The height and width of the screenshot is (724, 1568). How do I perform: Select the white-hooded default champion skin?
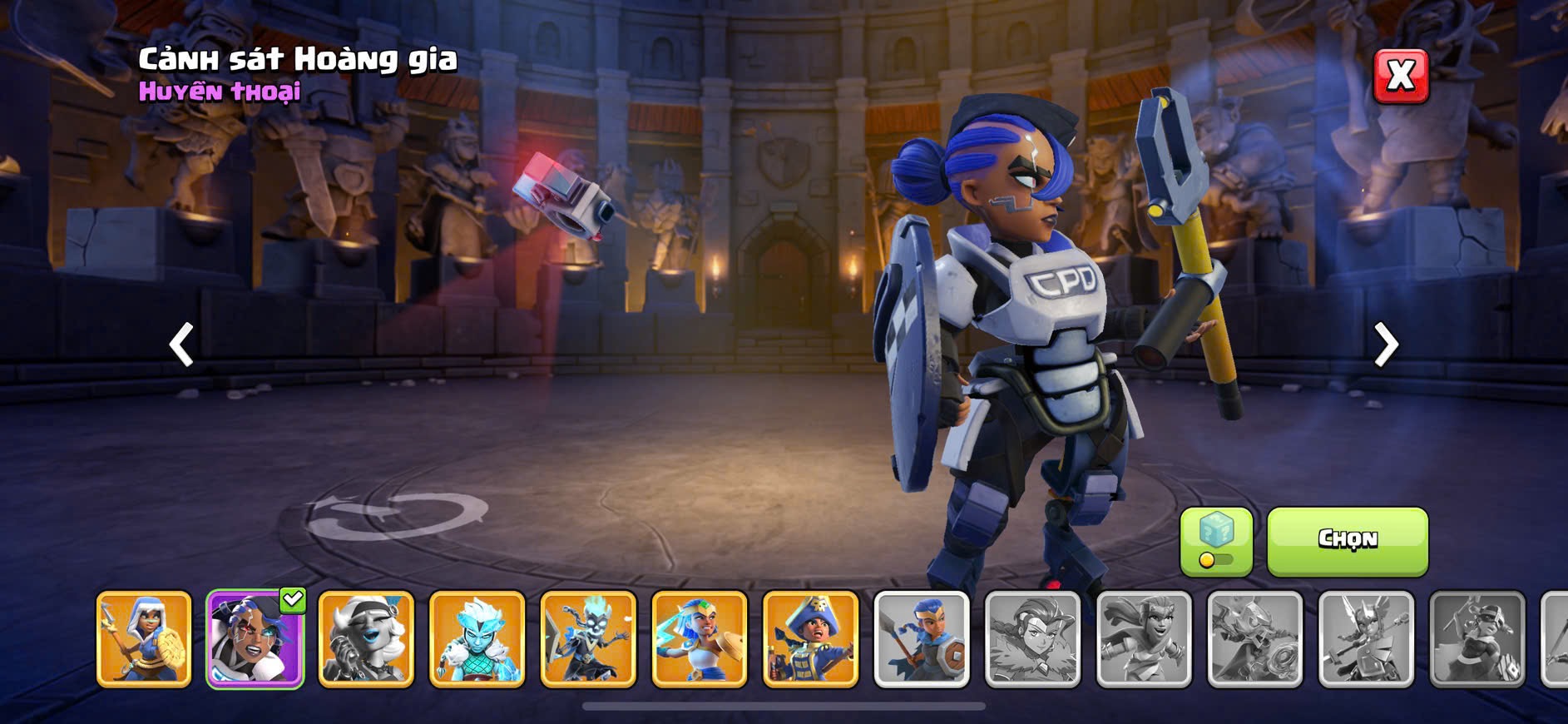144,639
